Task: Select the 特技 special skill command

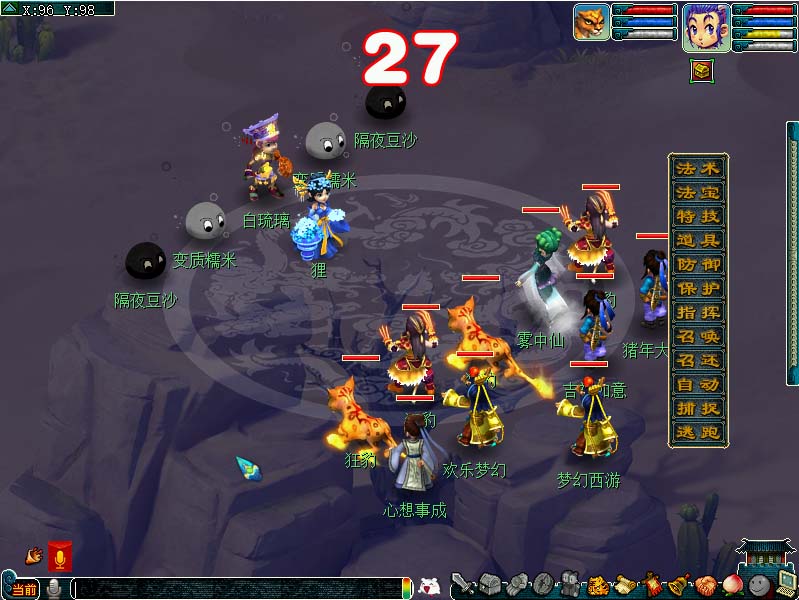Action: [x=697, y=216]
